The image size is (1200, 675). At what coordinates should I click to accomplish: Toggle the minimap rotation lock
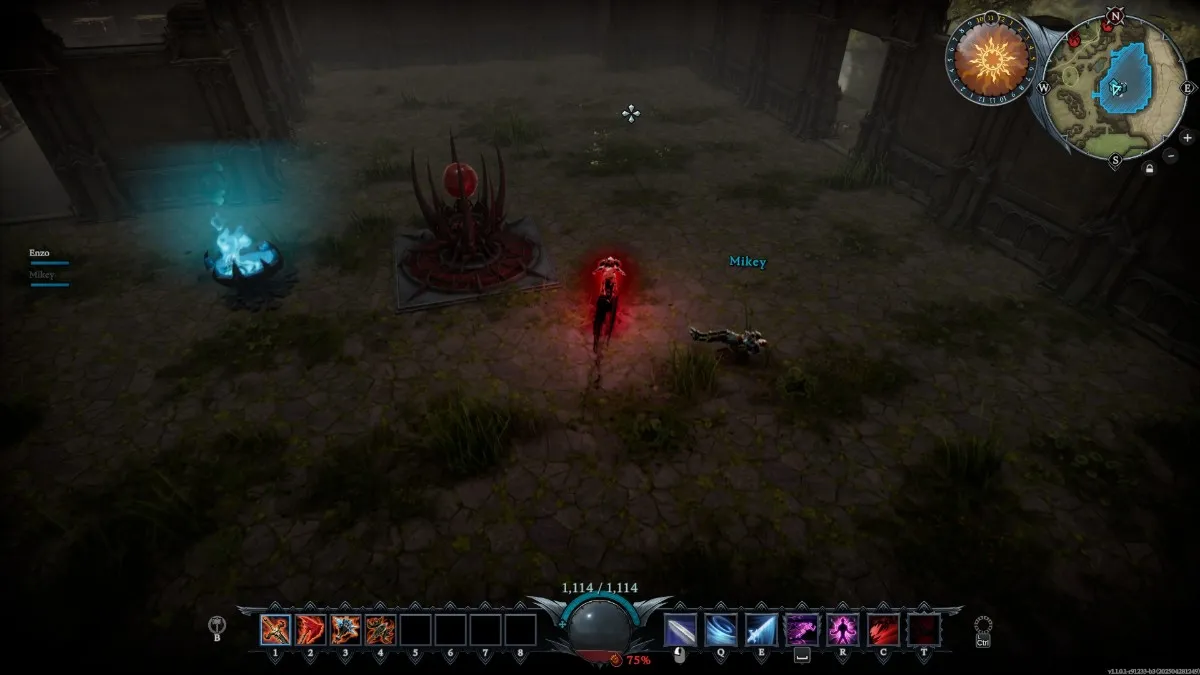(x=1151, y=171)
